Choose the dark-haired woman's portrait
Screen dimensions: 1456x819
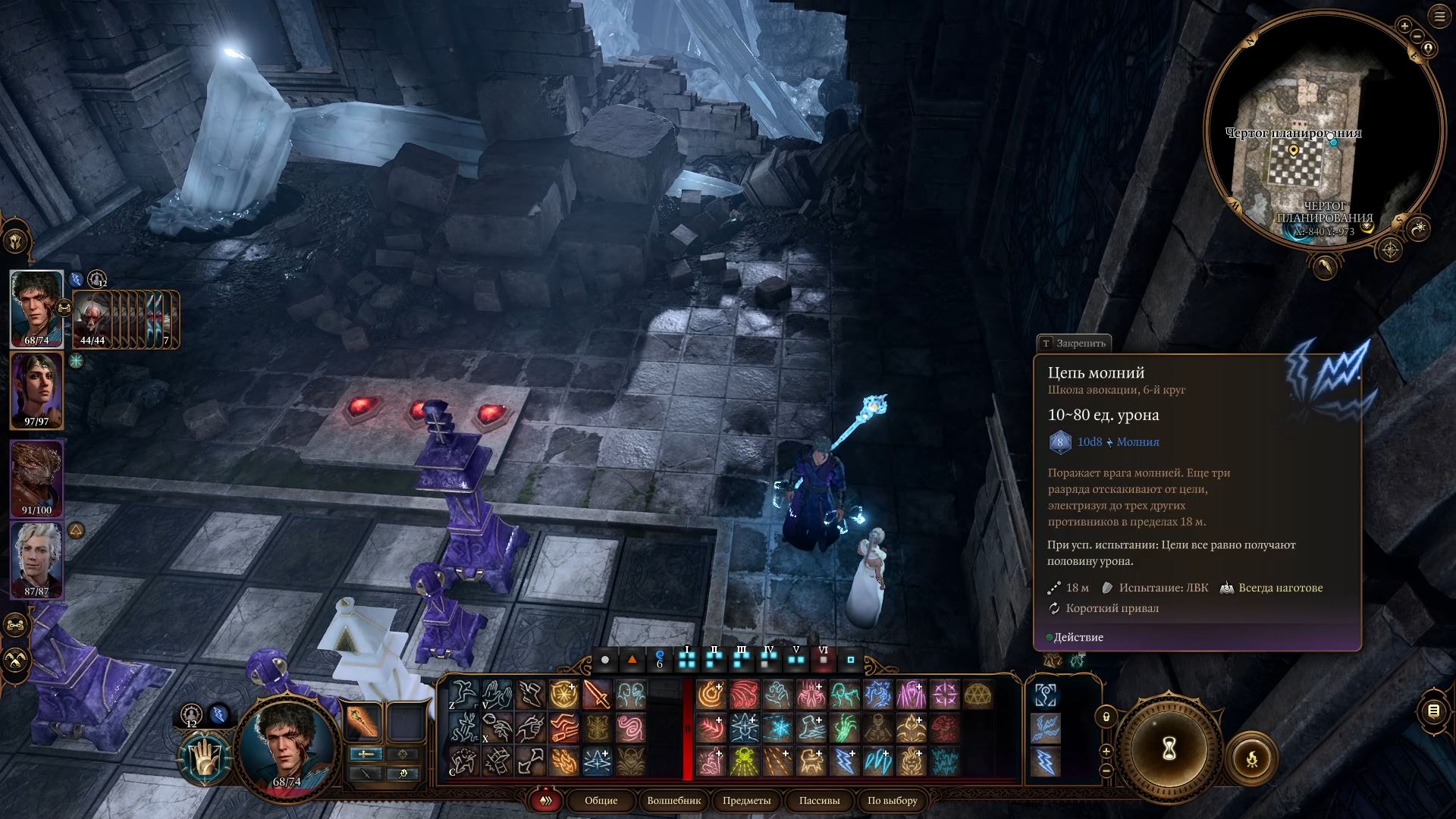tap(36, 390)
